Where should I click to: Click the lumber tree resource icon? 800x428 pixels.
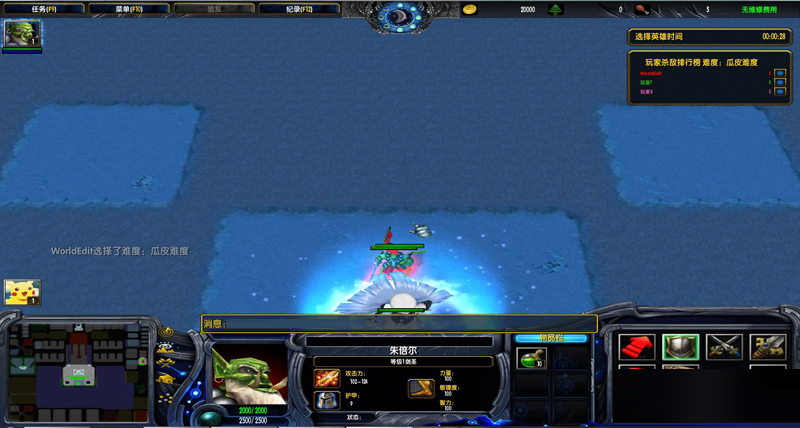(556, 9)
